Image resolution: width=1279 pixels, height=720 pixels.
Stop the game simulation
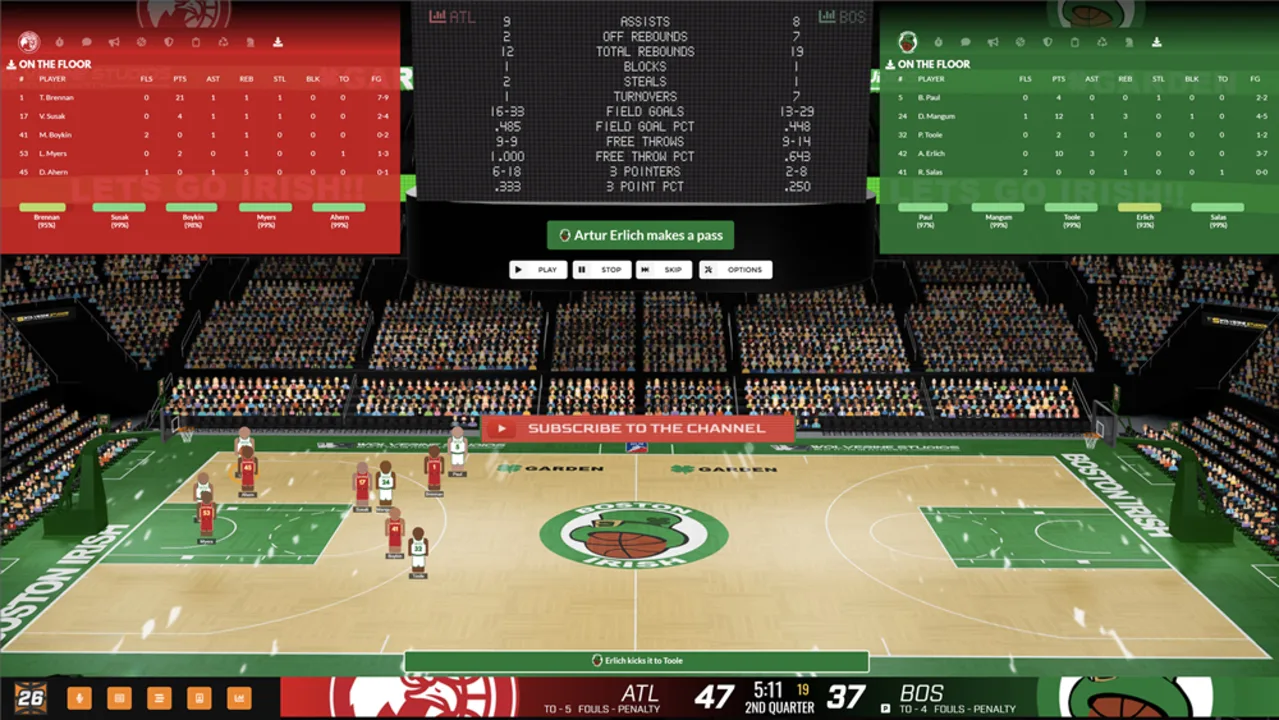(601, 270)
